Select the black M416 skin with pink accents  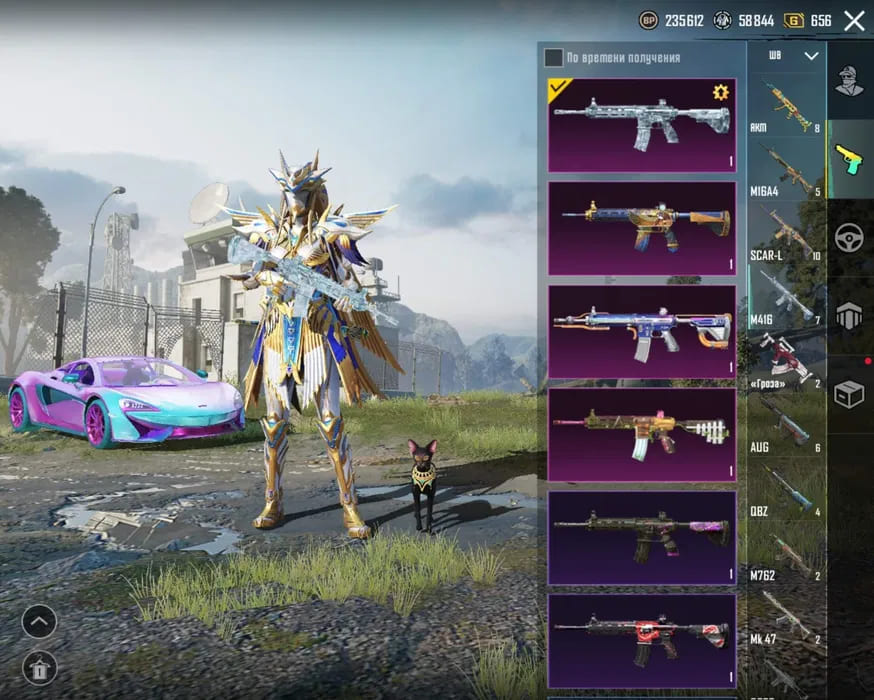click(x=641, y=538)
